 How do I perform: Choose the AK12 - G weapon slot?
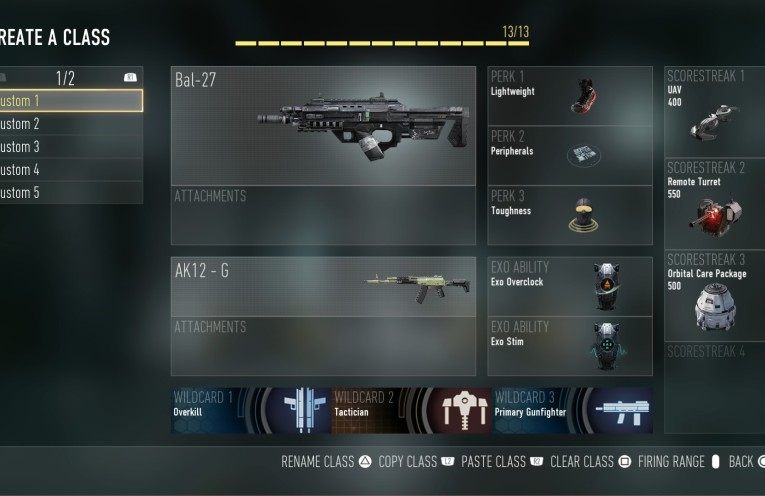tap(323, 287)
